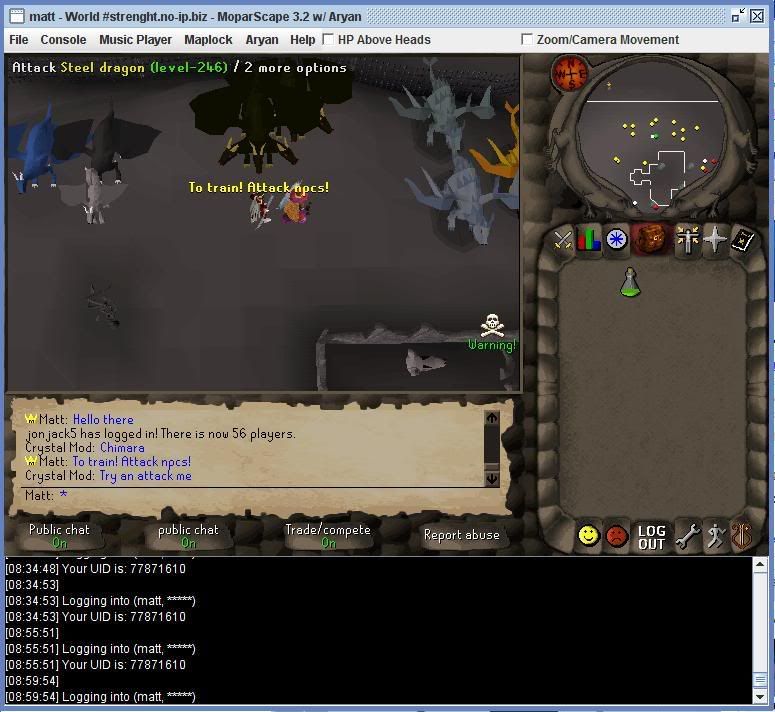
Task: Open the Console menu
Action: tap(63, 40)
